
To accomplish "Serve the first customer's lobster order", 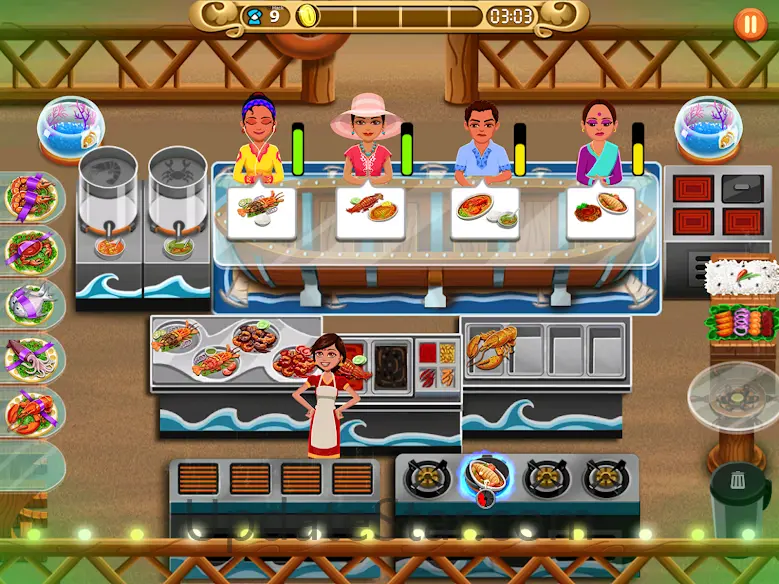I will tap(261, 212).
